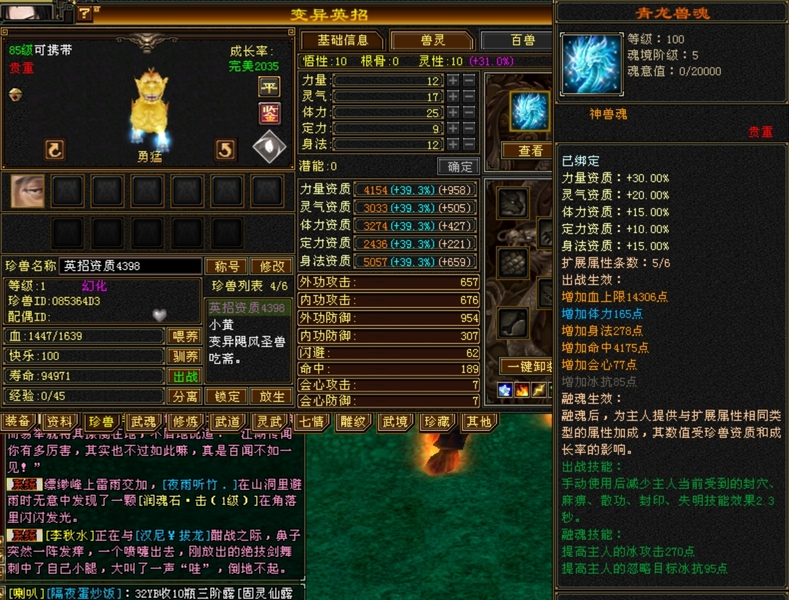
Task: Click the 分离 button
Action: click(185, 396)
